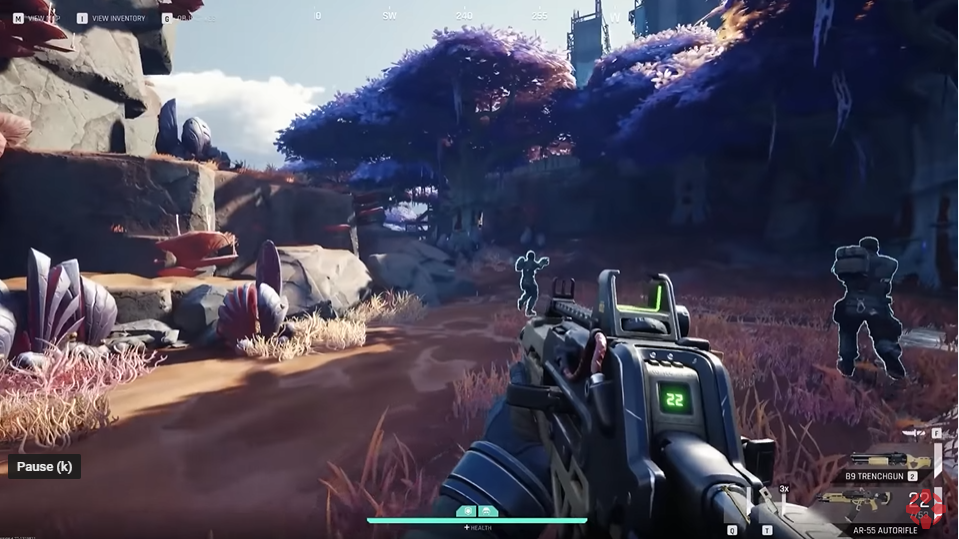Open the View Map option
This screenshot has height=539, width=959.
point(42,18)
